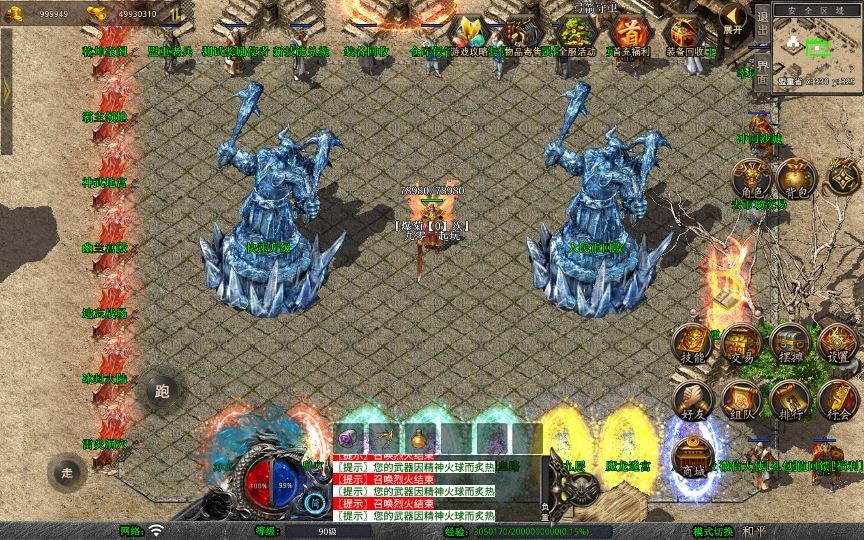Open the 装备回收 equipment recycling chest
The width and height of the screenshot is (864, 540).
tap(684, 36)
